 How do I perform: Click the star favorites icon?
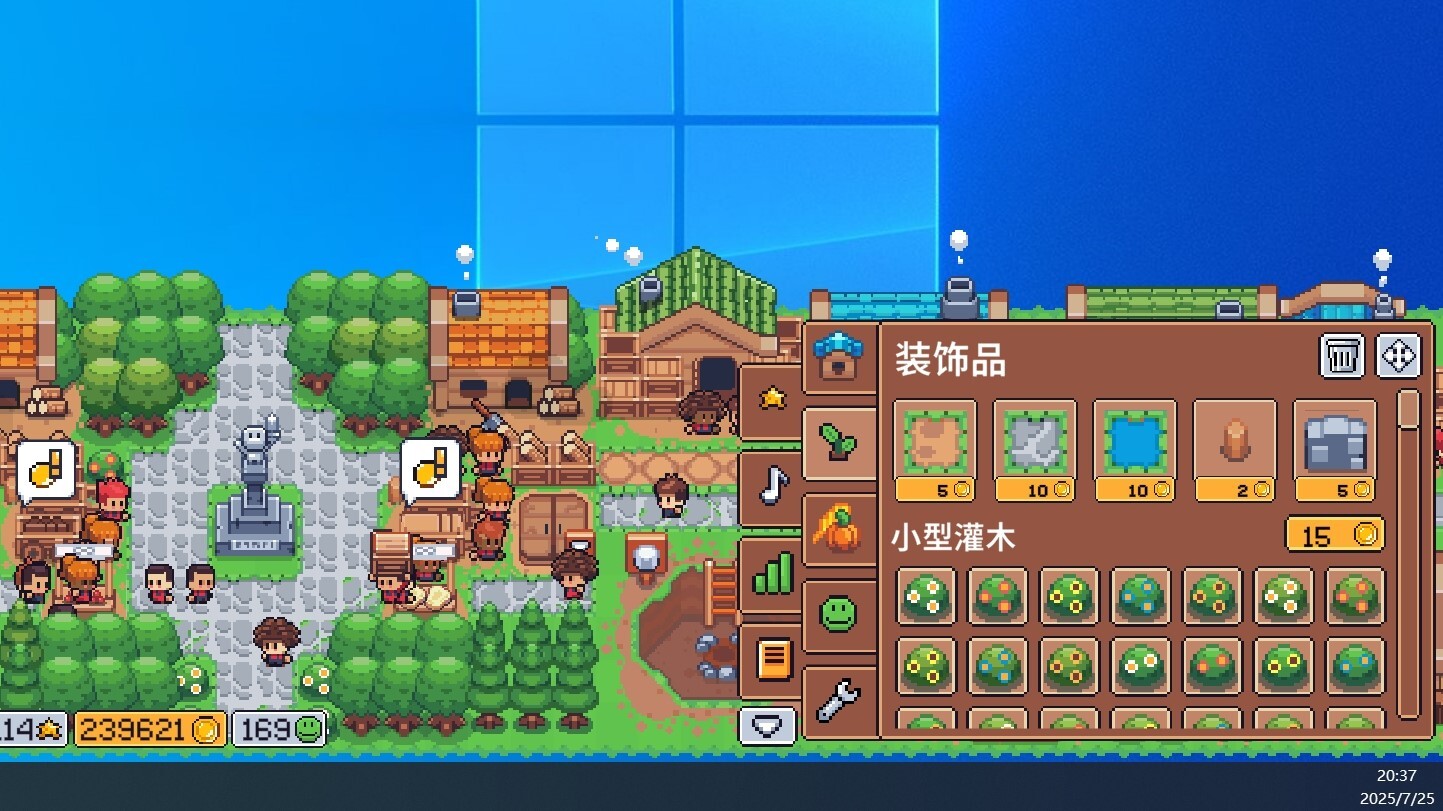[x=771, y=398]
